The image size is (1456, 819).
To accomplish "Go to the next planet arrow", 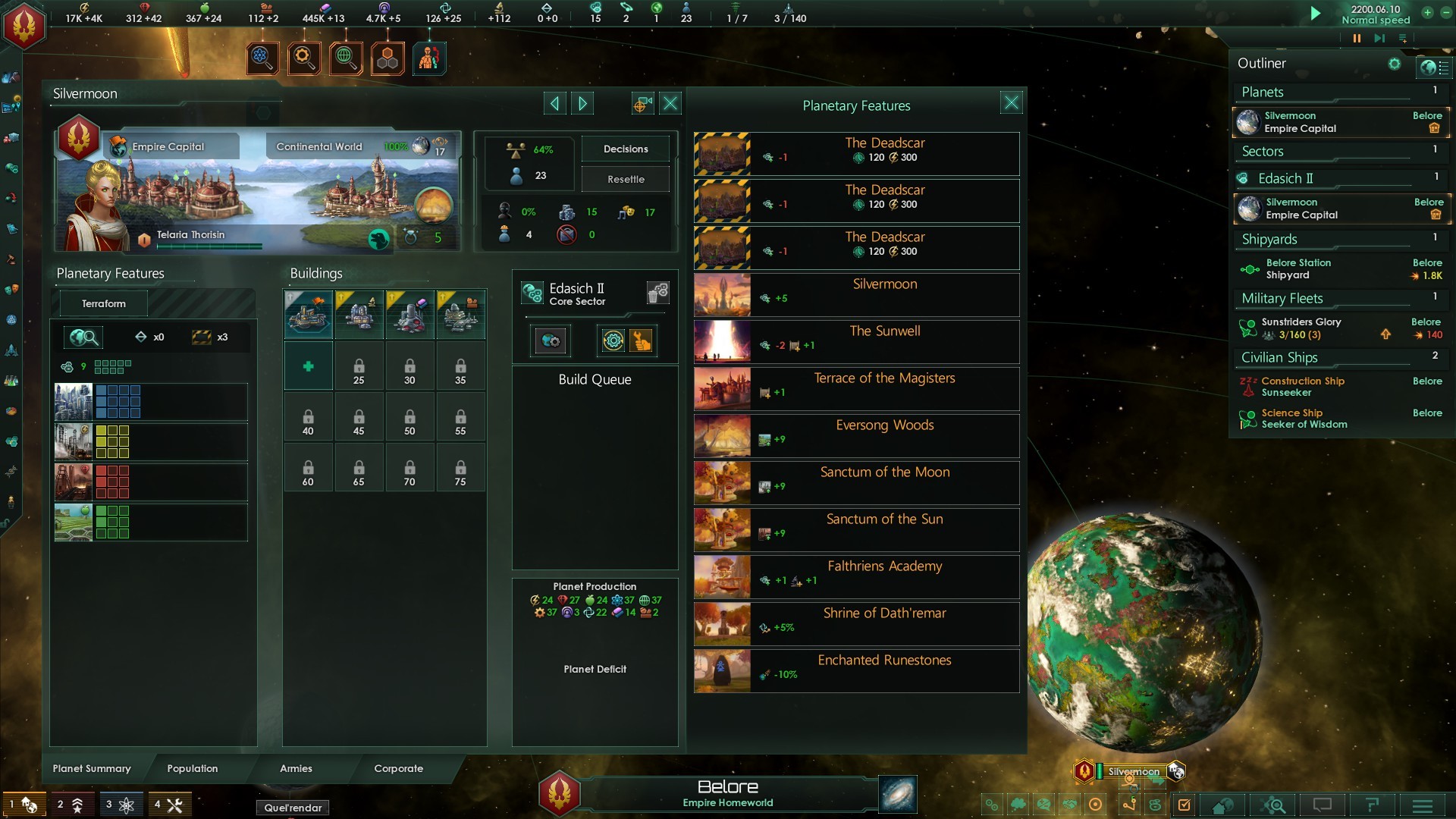I will click(582, 103).
